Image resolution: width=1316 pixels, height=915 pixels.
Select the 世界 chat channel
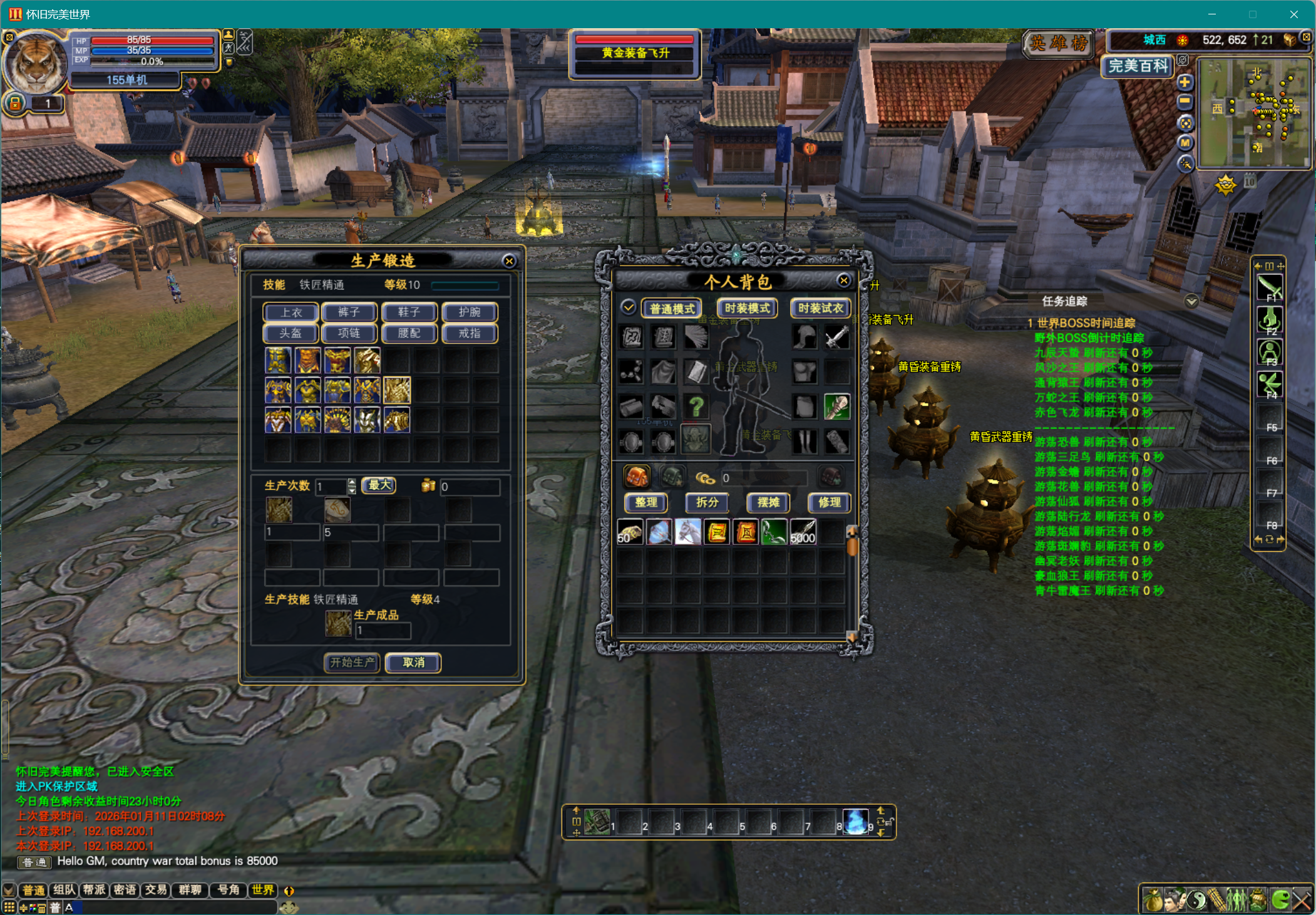tap(263, 890)
